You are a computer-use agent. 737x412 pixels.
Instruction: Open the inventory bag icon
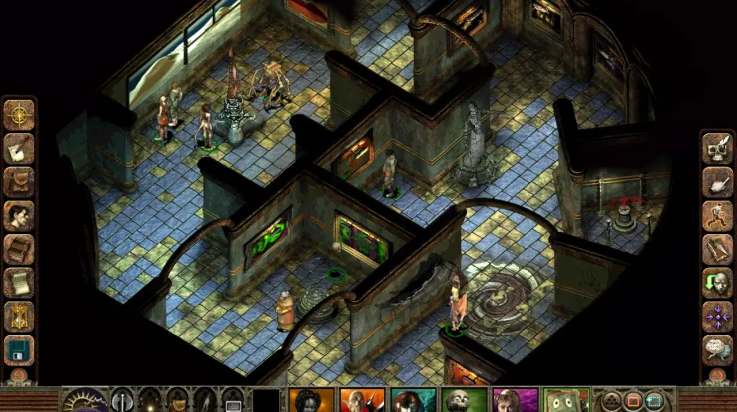pyautogui.click(x=19, y=181)
